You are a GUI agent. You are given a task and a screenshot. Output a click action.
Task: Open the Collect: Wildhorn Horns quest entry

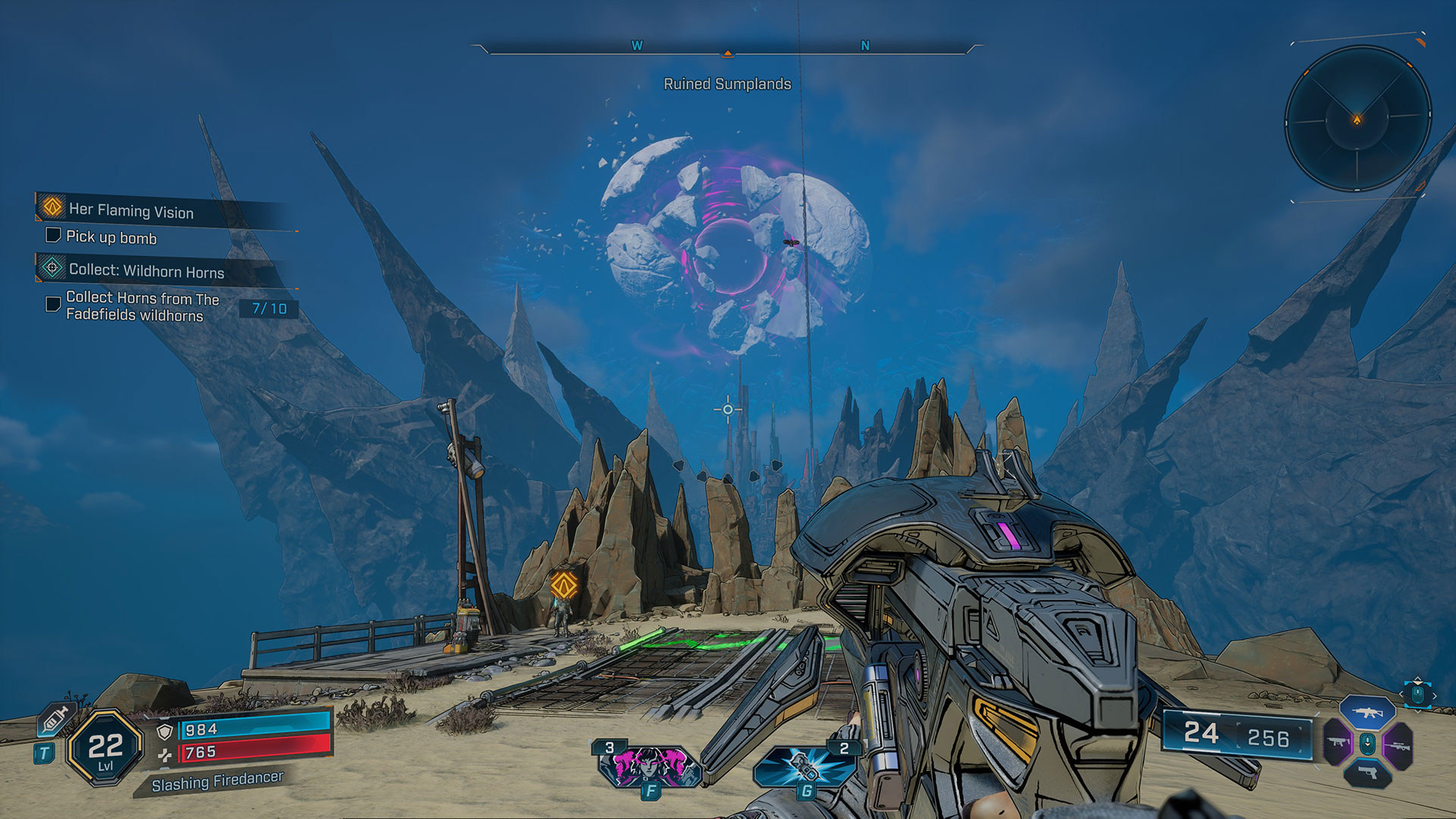pyautogui.click(x=146, y=271)
